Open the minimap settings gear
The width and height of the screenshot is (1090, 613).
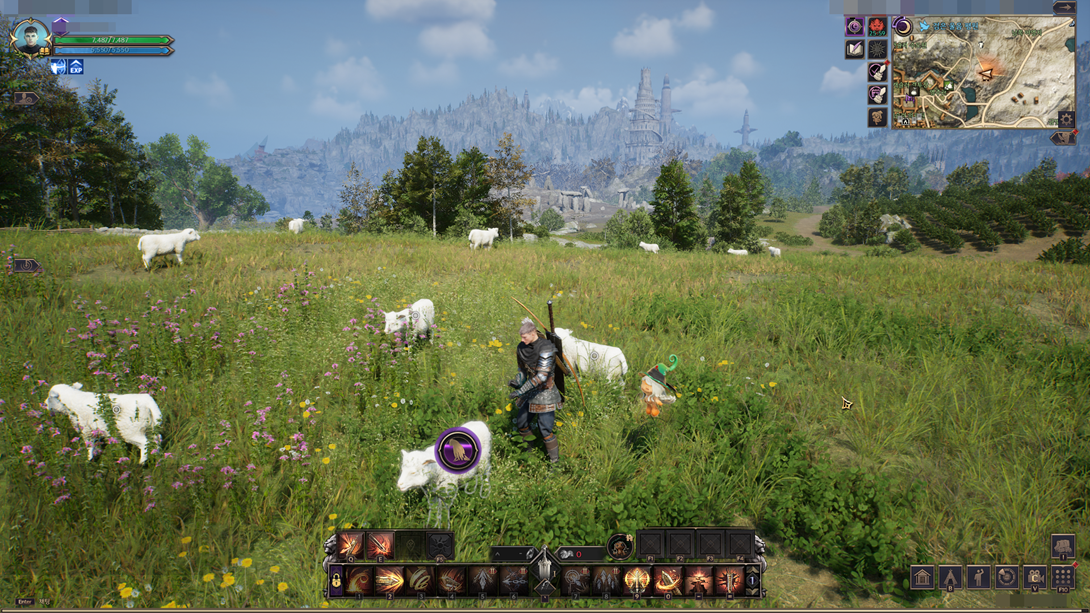[1066, 120]
